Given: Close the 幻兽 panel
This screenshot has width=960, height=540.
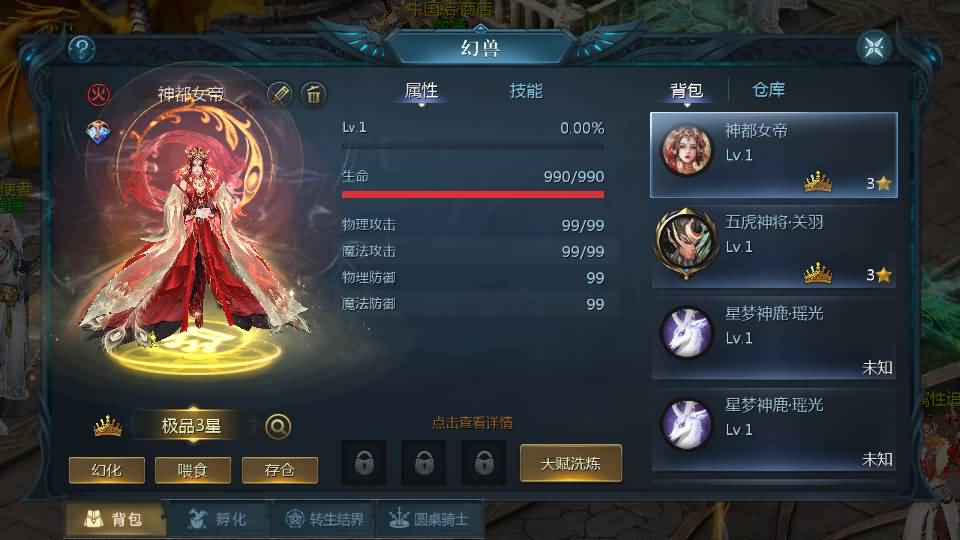Looking at the screenshot, I should click(x=874, y=47).
